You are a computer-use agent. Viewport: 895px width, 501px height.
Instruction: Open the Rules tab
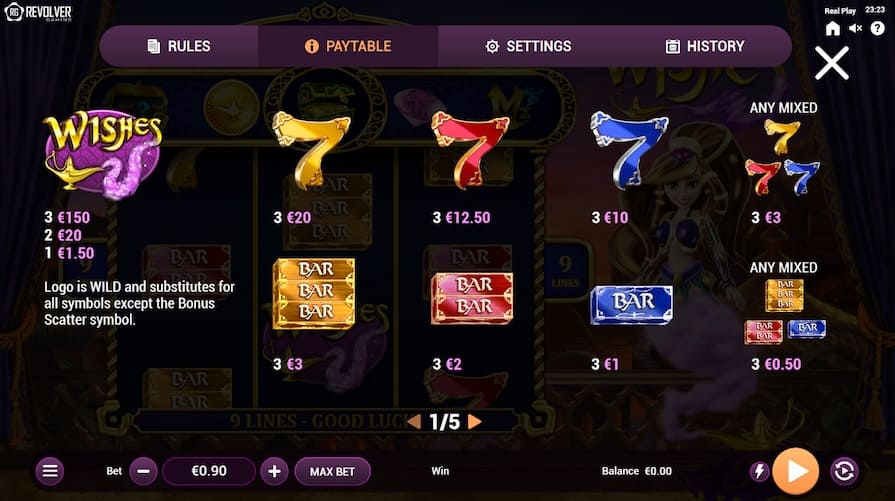click(179, 46)
